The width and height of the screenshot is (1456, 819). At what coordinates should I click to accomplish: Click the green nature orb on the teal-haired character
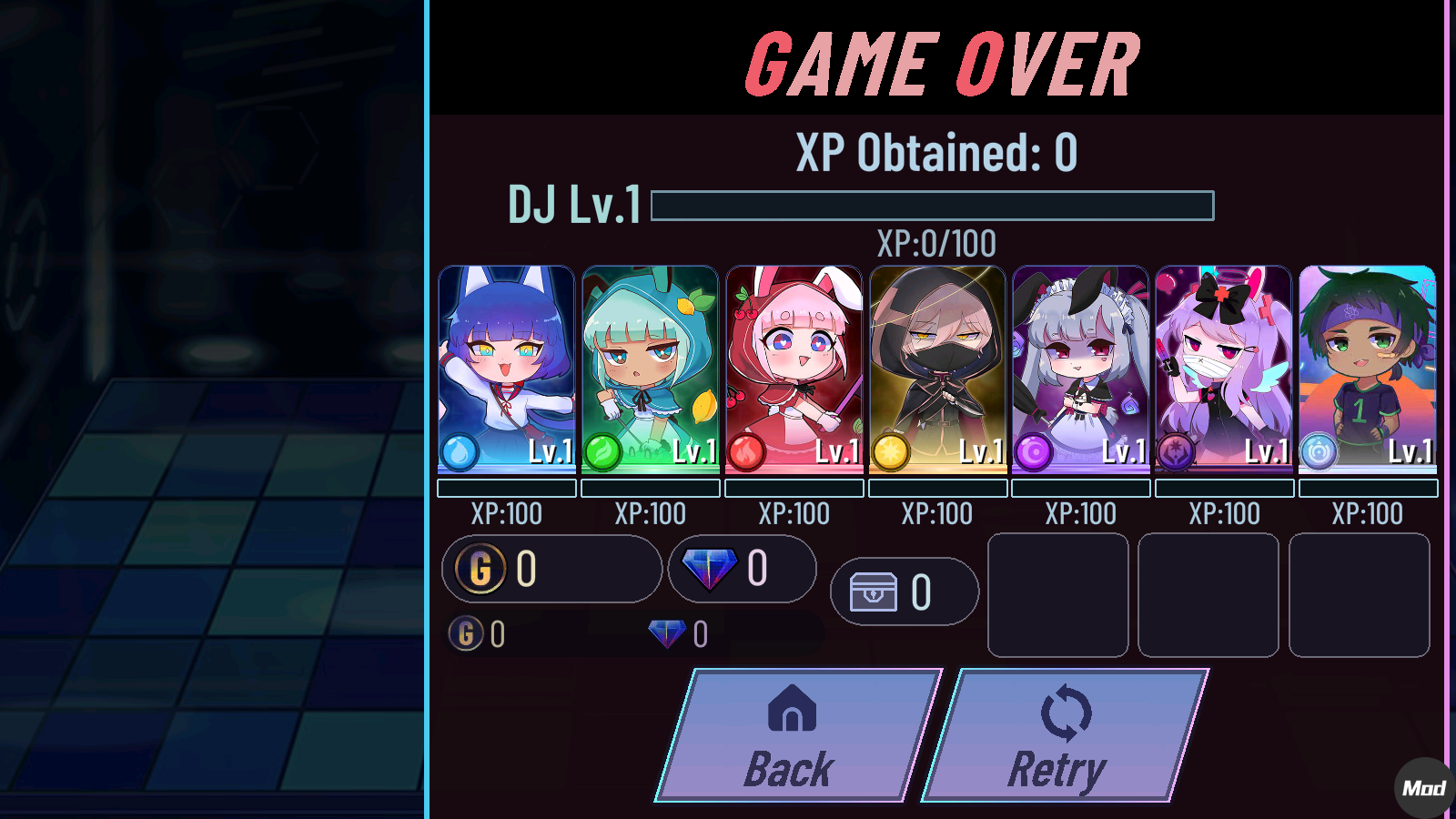[x=602, y=450]
